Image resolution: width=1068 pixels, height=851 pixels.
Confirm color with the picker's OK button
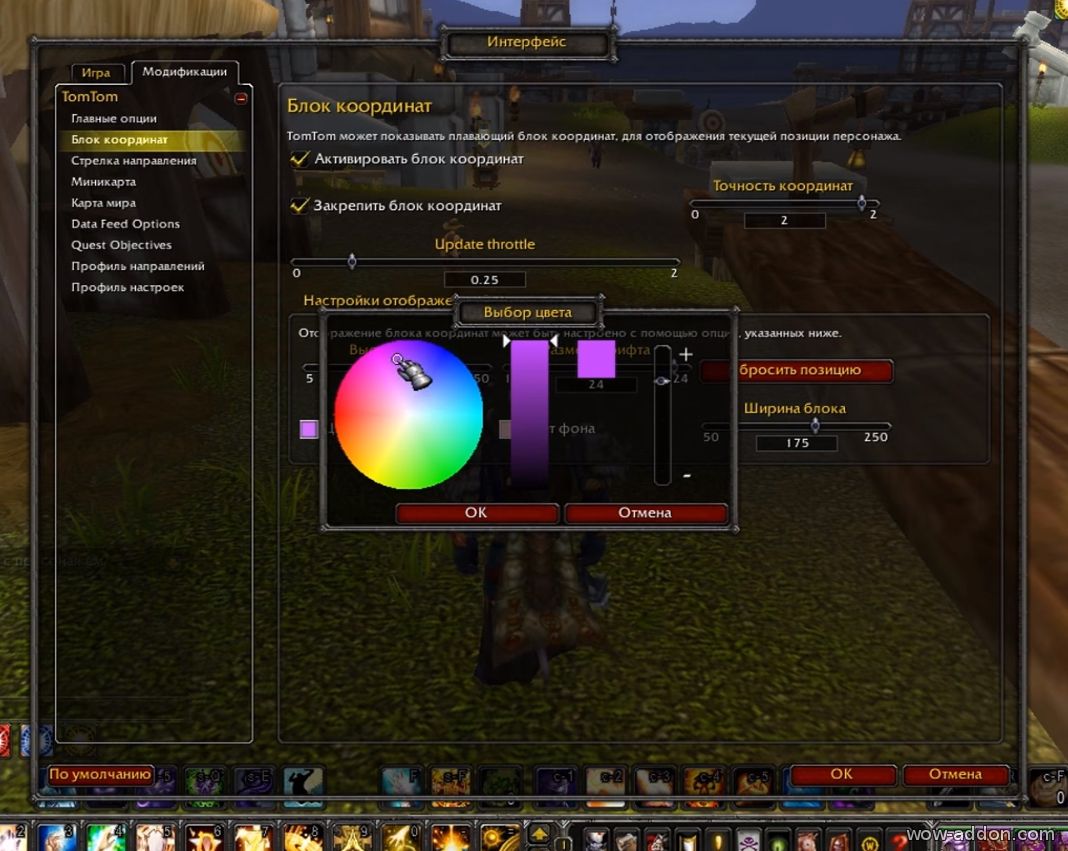pyautogui.click(x=476, y=513)
